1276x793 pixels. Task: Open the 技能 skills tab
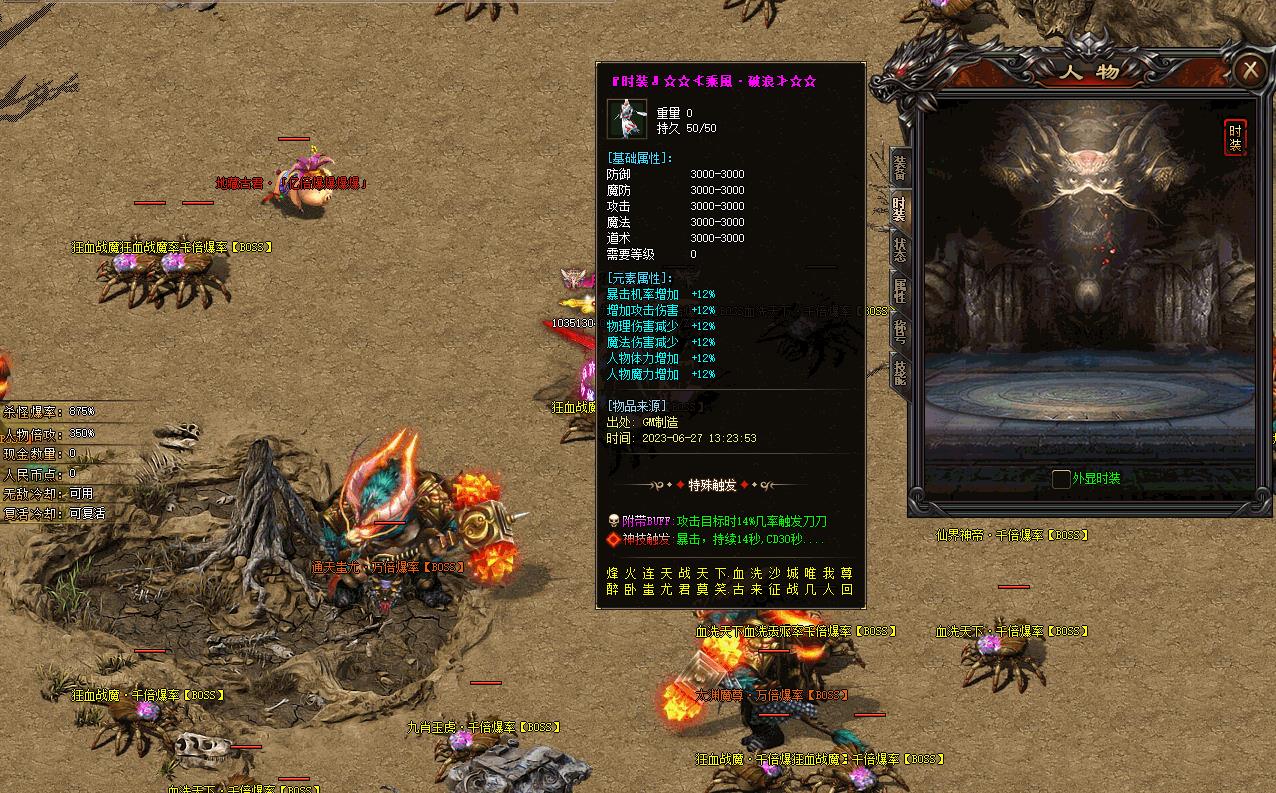pos(900,372)
